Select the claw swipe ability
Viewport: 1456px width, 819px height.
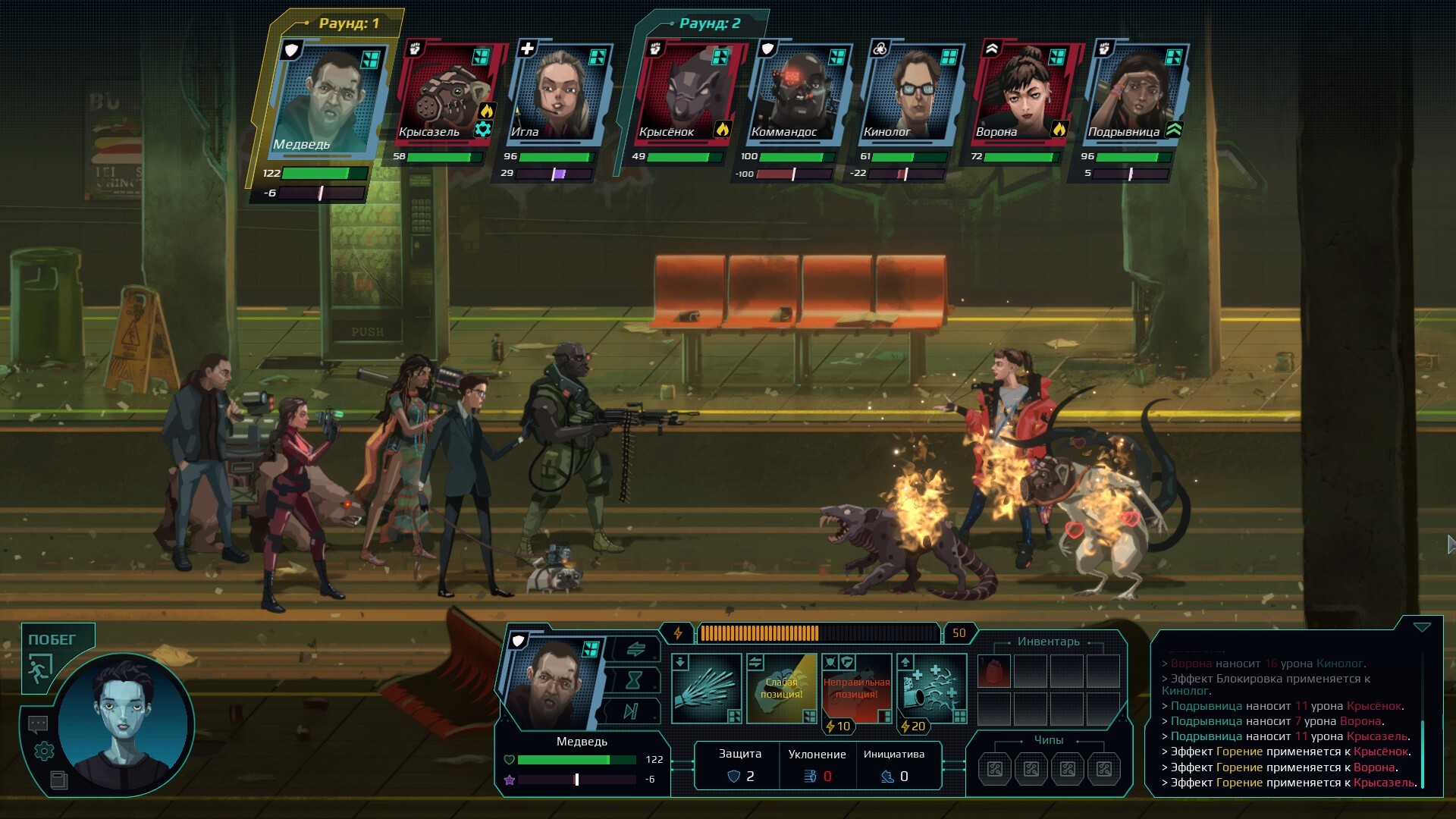pos(707,688)
